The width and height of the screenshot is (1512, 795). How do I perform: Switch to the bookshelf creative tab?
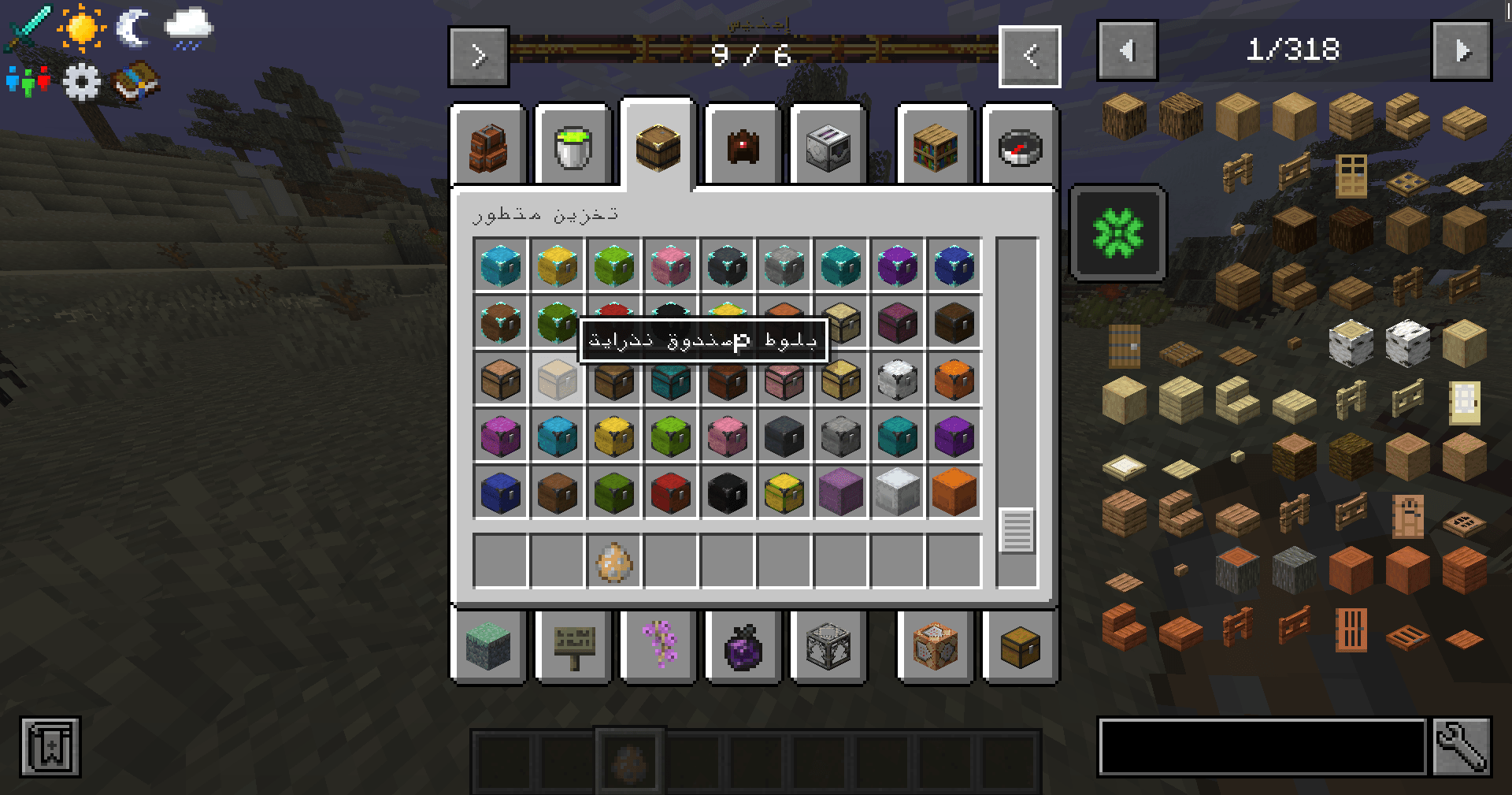click(x=936, y=147)
